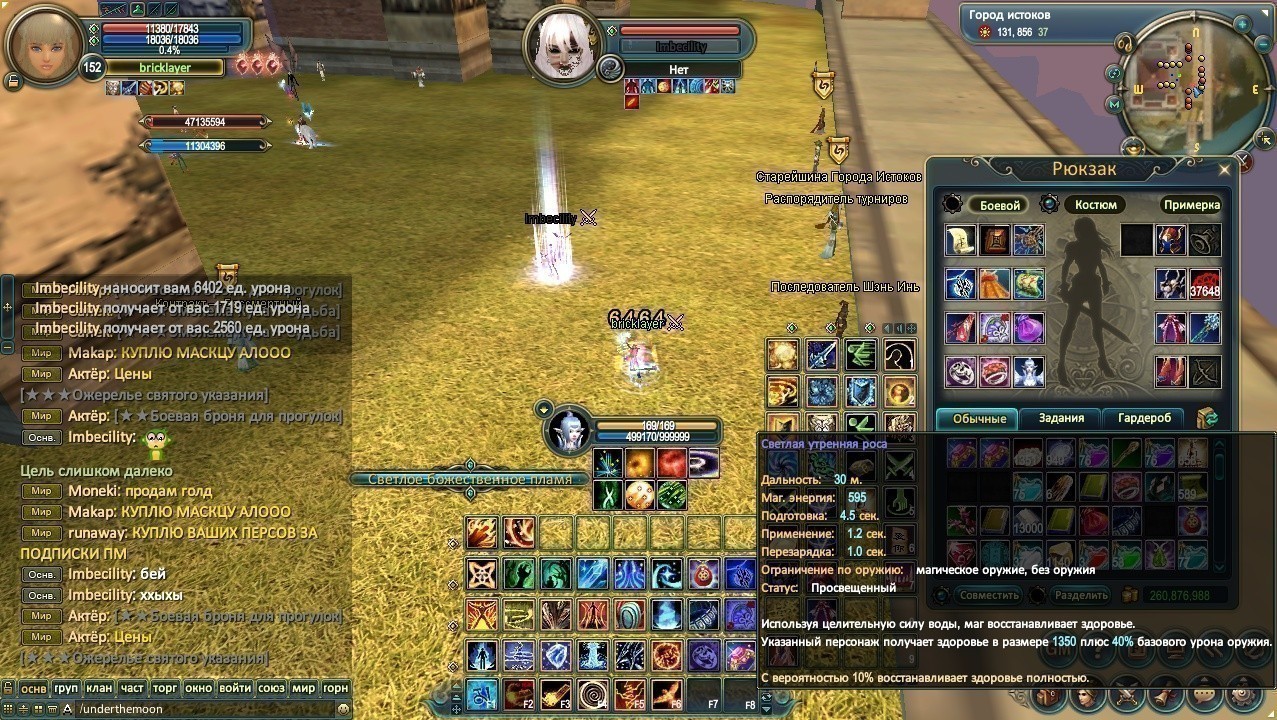
Task: Click the equipped red item showing 37648
Action: (x=1204, y=285)
